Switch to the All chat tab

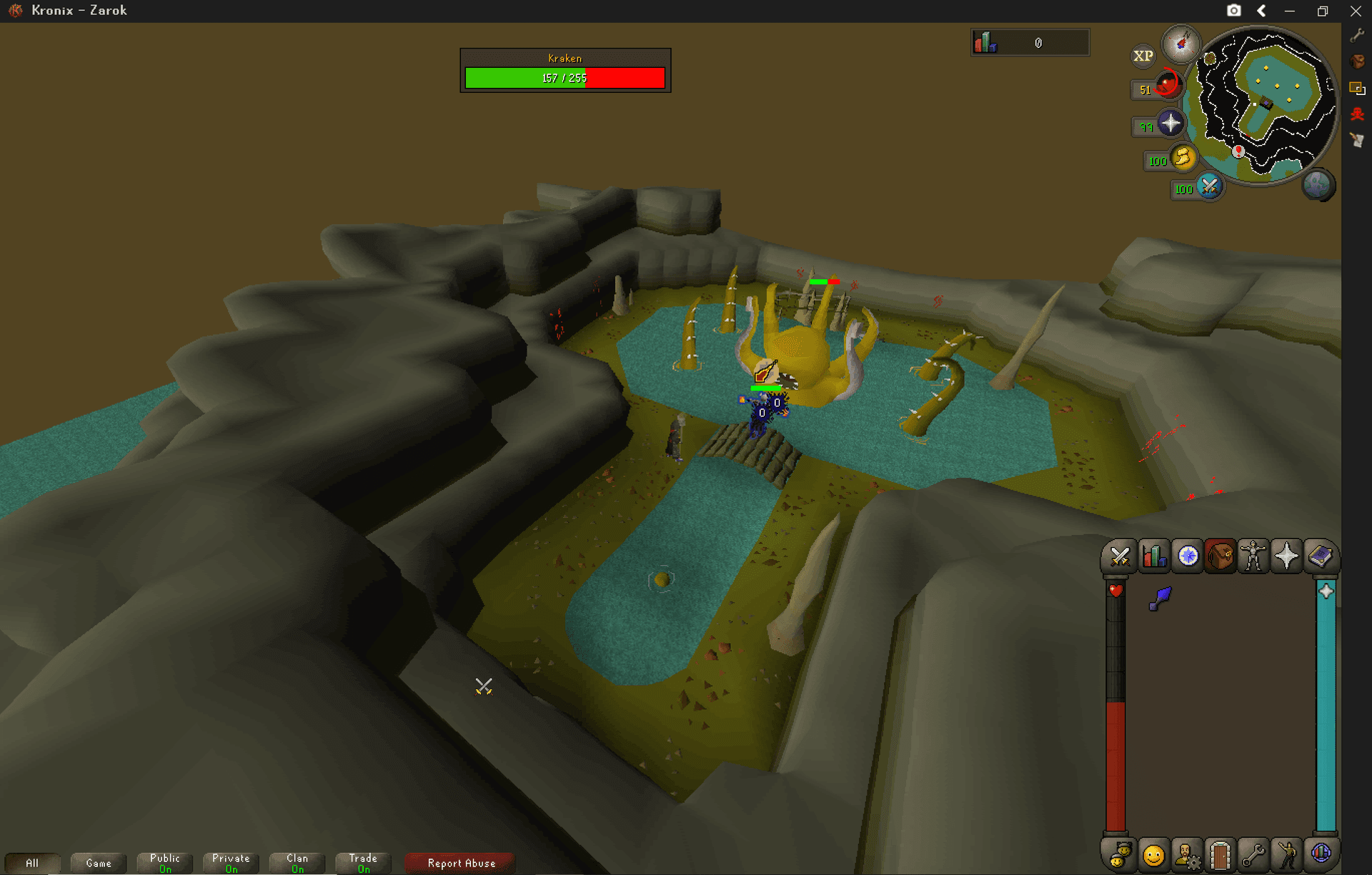[33, 862]
